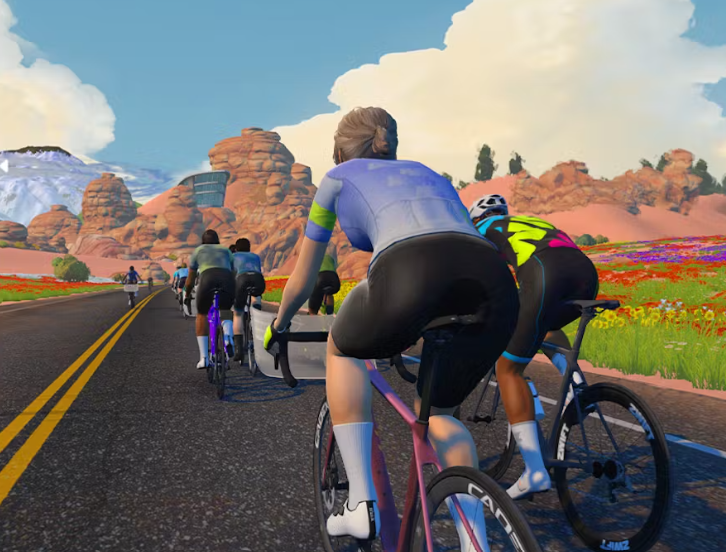Click the white left arrow at screen edge

pyautogui.click(x=4, y=166)
